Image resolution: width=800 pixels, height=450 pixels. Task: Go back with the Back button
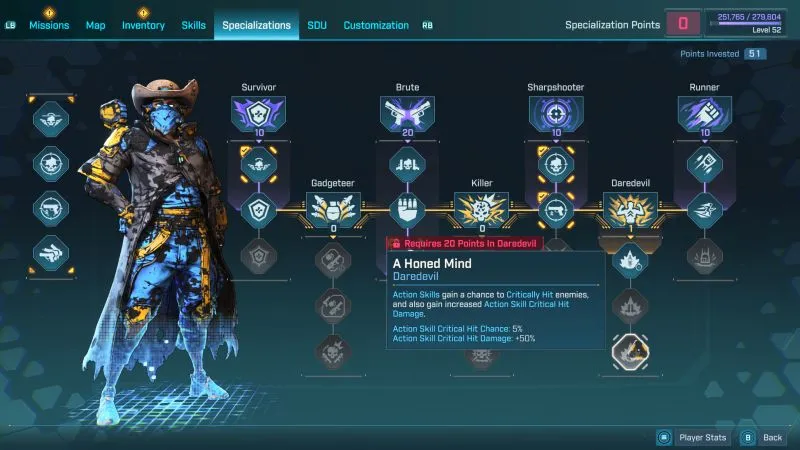[763, 437]
